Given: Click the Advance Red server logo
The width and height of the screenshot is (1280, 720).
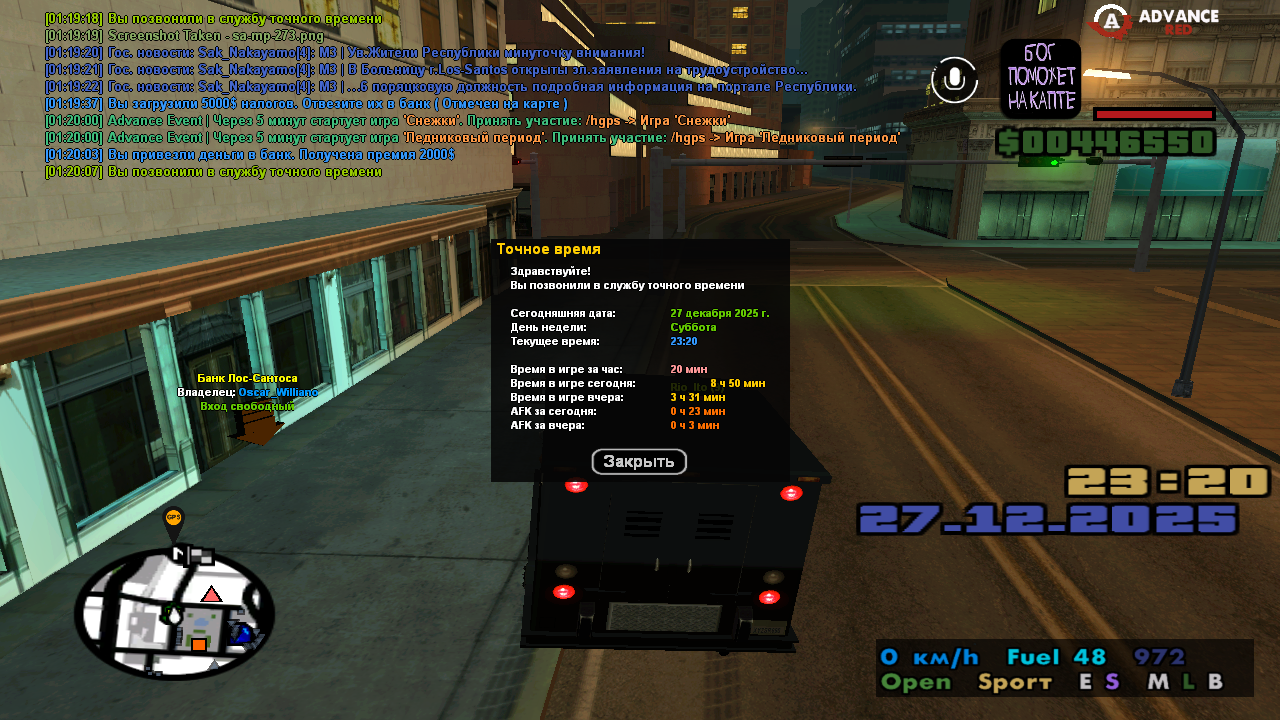Looking at the screenshot, I should [1154, 21].
